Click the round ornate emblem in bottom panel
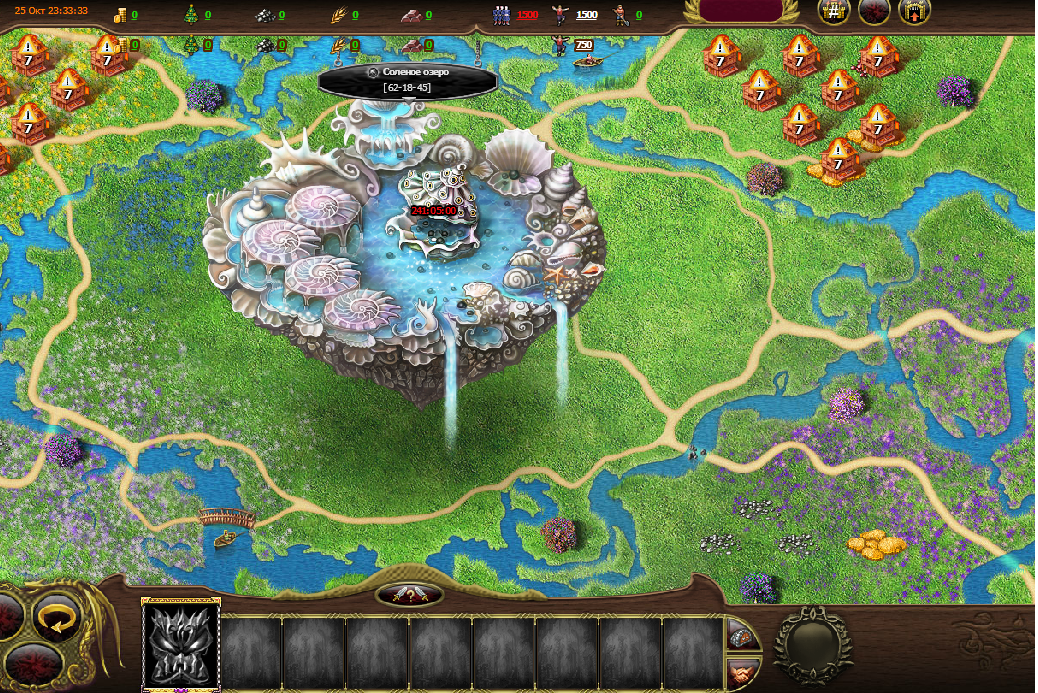The height and width of the screenshot is (693, 1038). (x=813, y=645)
